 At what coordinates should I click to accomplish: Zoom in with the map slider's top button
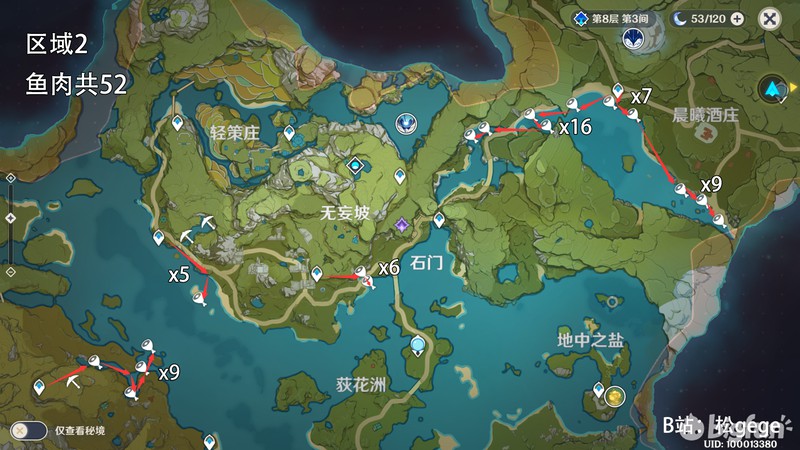tap(10, 177)
